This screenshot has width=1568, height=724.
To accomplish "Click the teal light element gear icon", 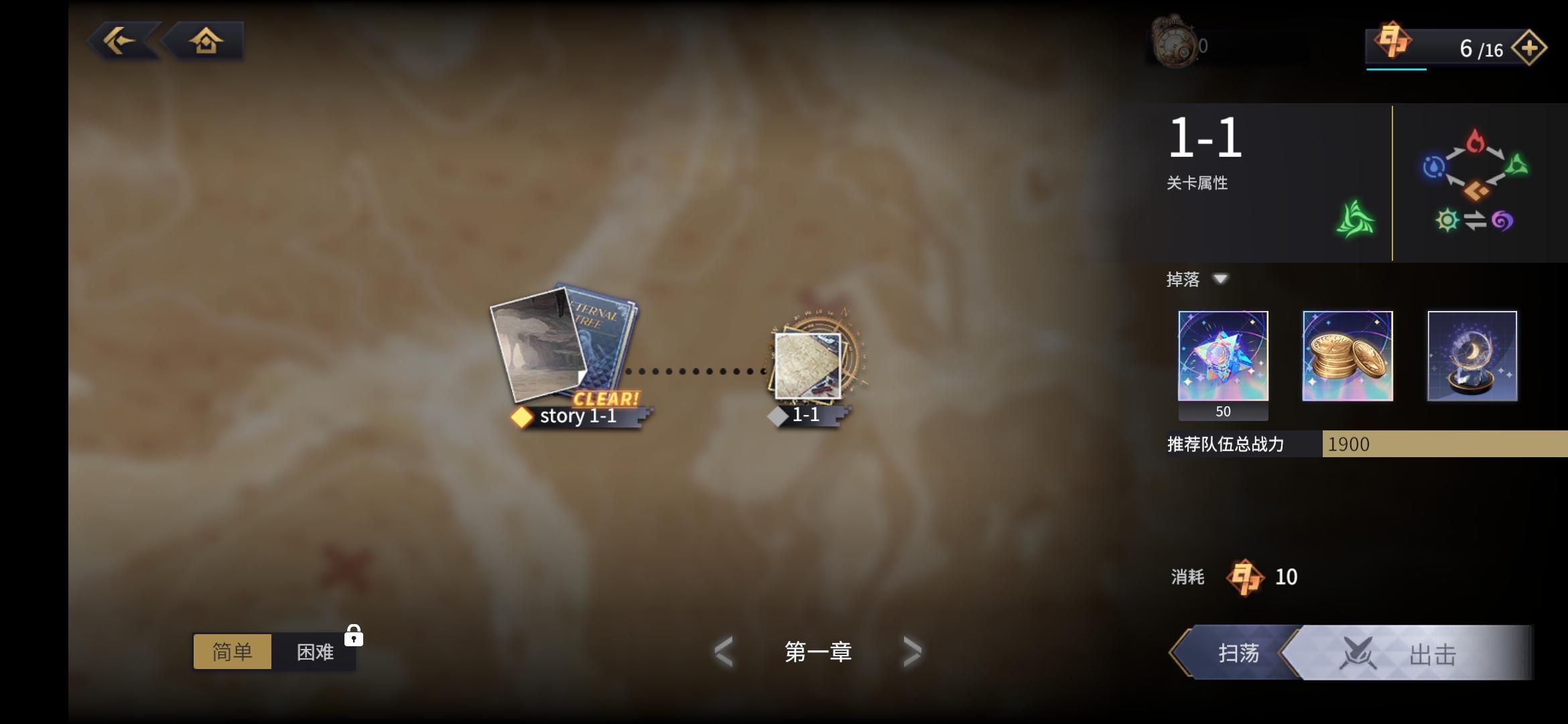I will pyautogui.click(x=1447, y=220).
